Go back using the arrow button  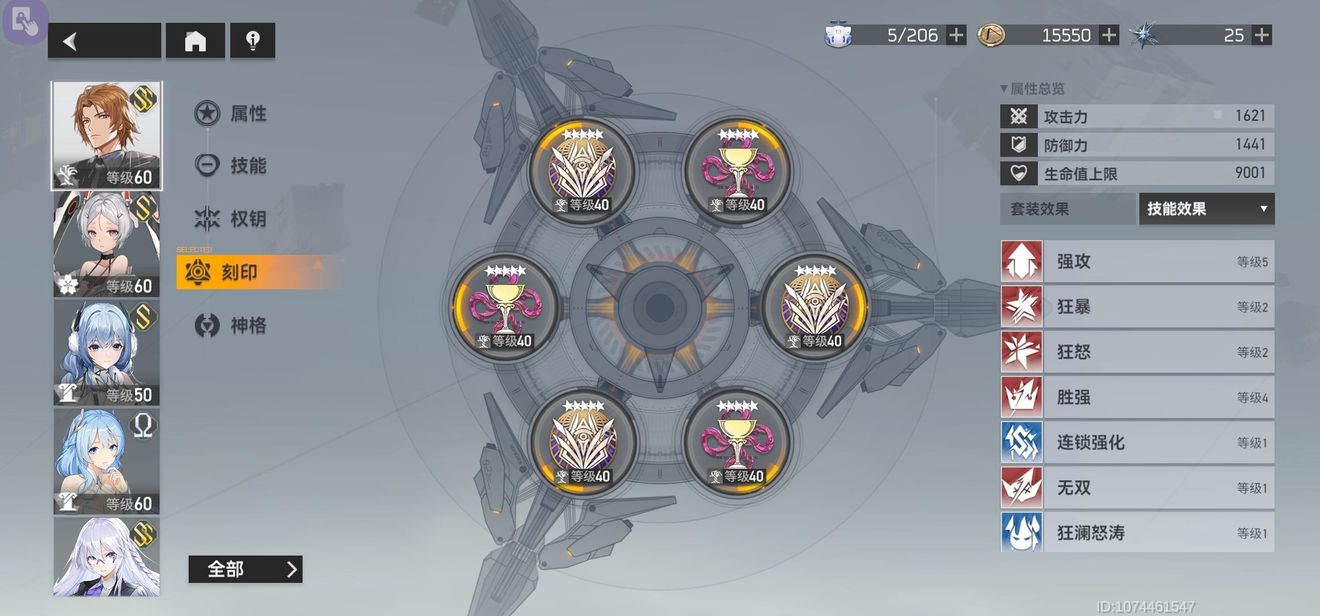point(104,41)
